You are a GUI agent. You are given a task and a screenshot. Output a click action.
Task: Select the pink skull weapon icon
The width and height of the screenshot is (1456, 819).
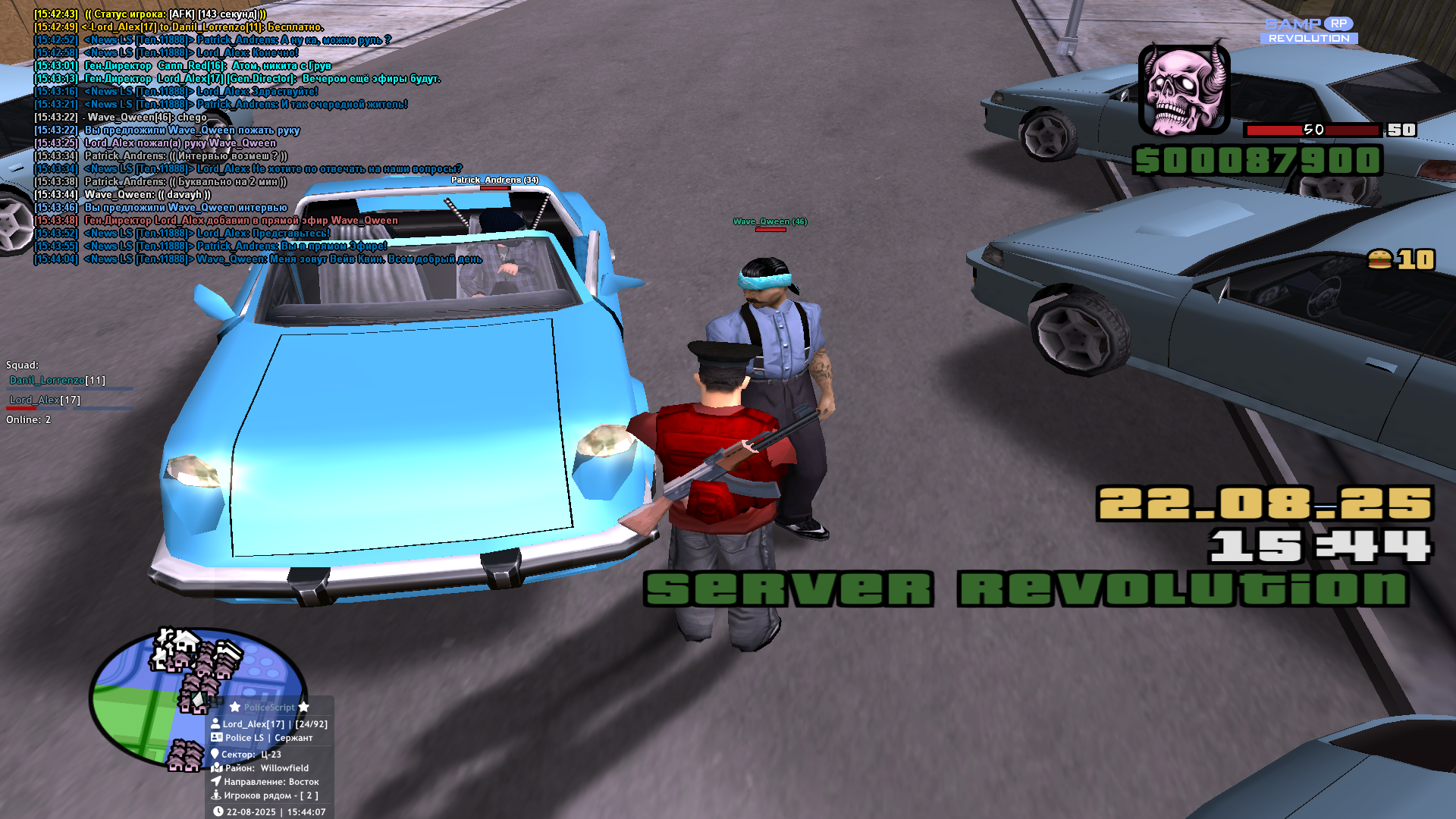point(1184,89)
